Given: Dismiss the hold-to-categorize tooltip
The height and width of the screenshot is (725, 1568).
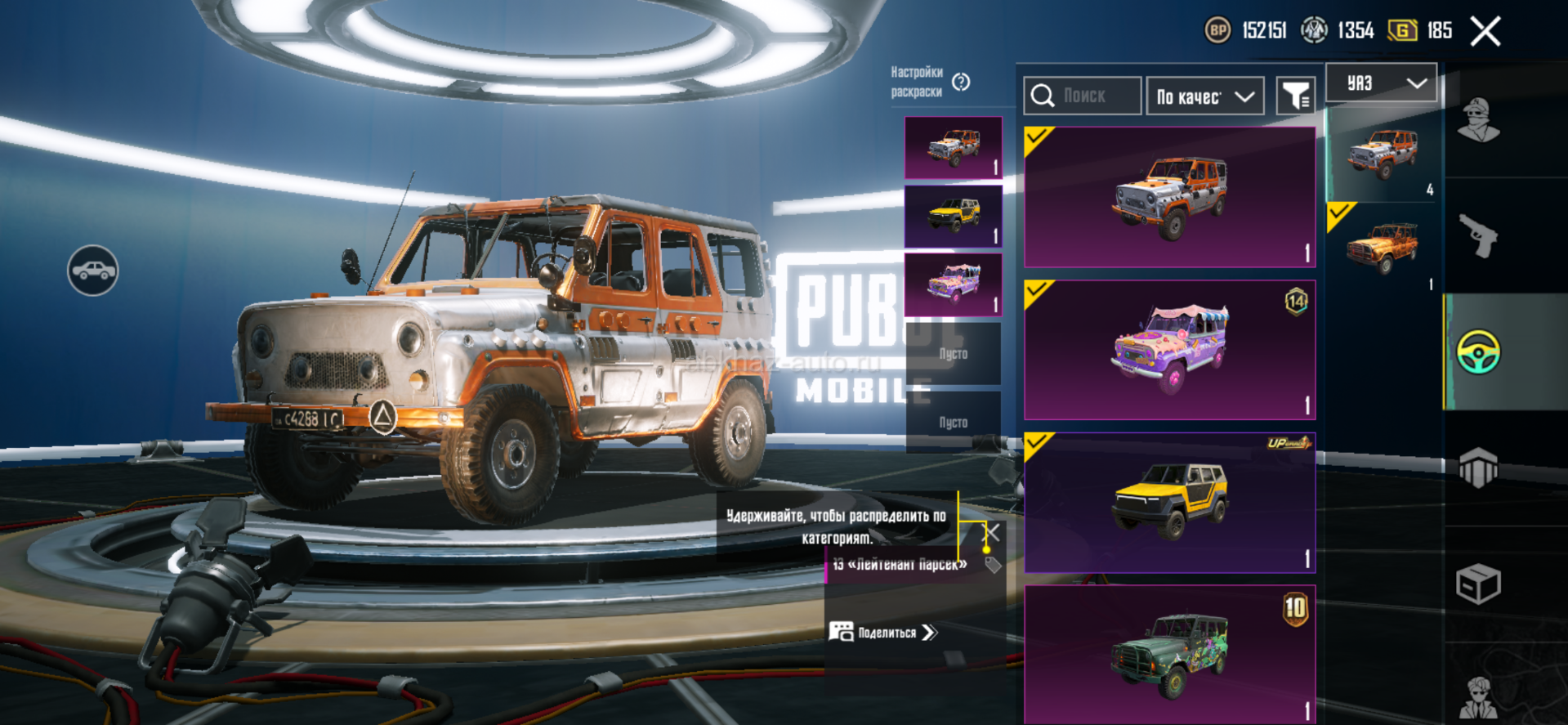Looking at the screenshot, I should point(990,534).
